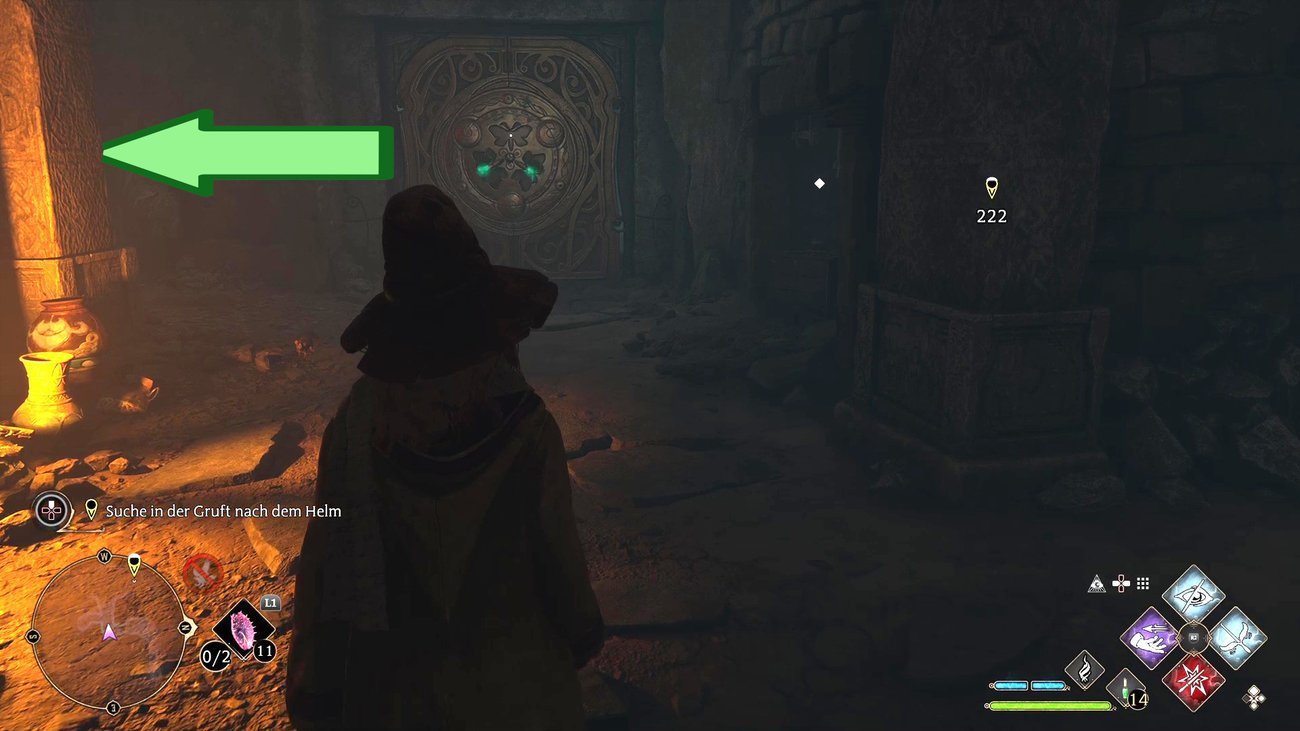The height and width of the screenshot is (731, 1300).
Task: Click the triangle eye Revelio icon
Action: pos(1097,584)
